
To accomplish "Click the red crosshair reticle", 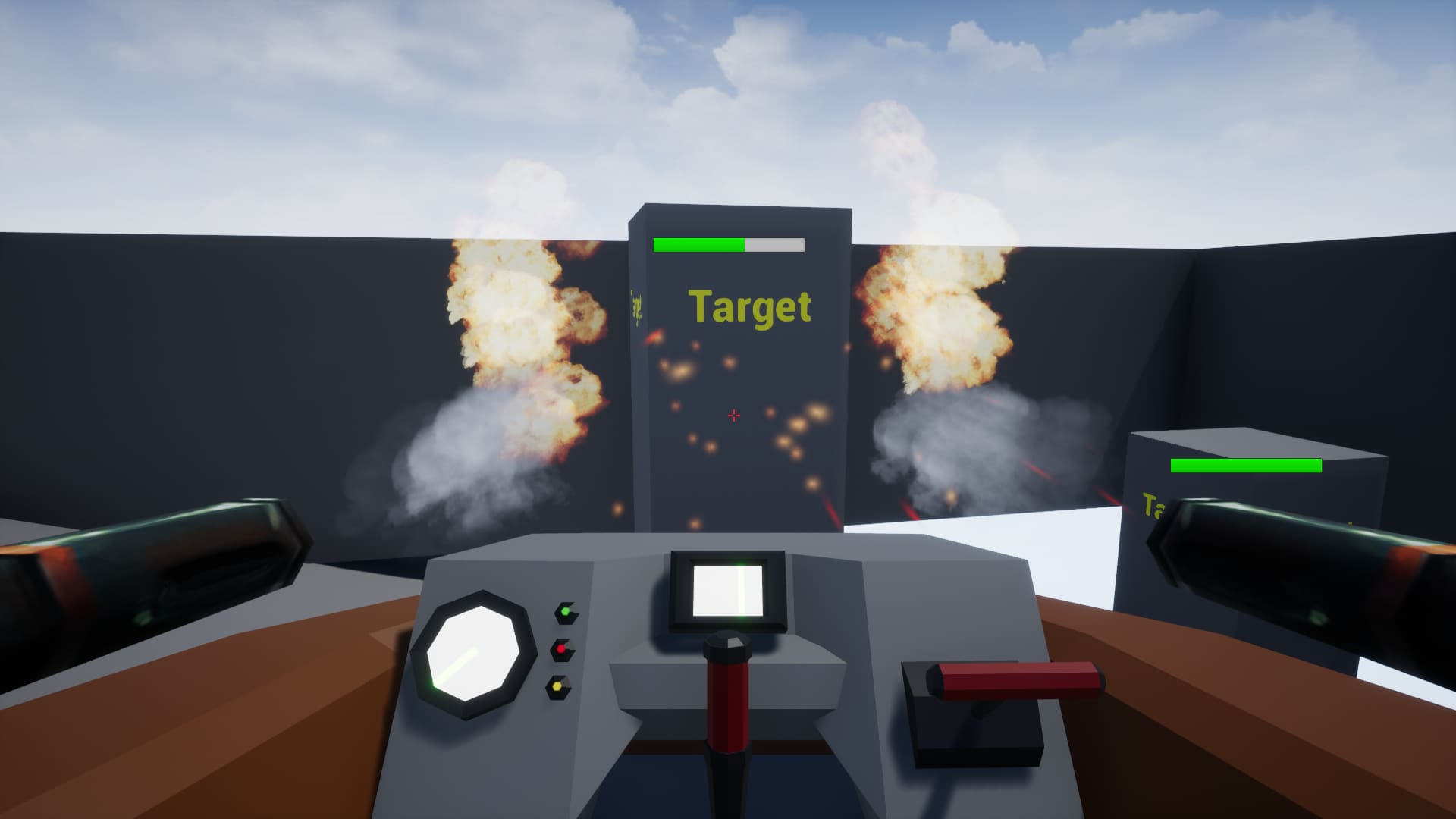I will [x=733, y=415].
